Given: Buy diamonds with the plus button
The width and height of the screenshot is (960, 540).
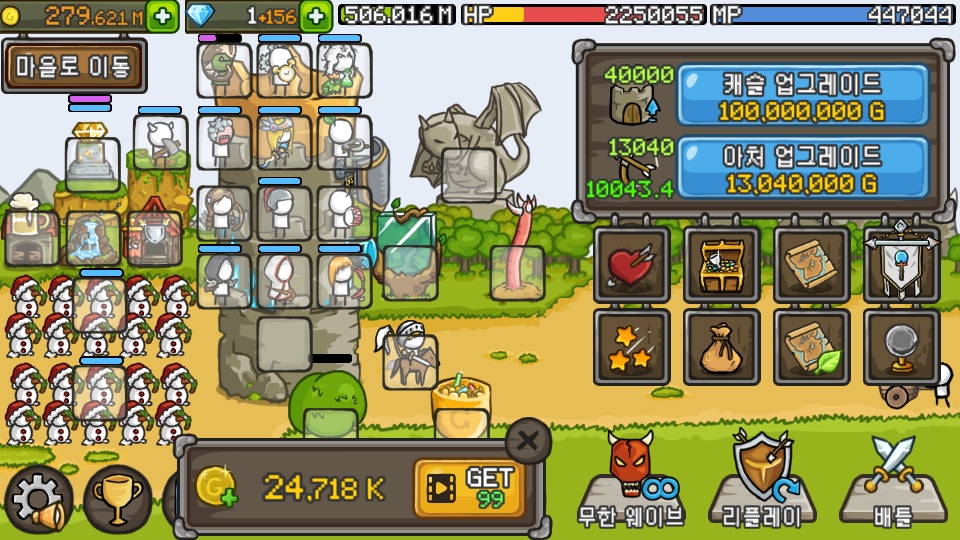Looking at the screenshot, I should point(316,16).
